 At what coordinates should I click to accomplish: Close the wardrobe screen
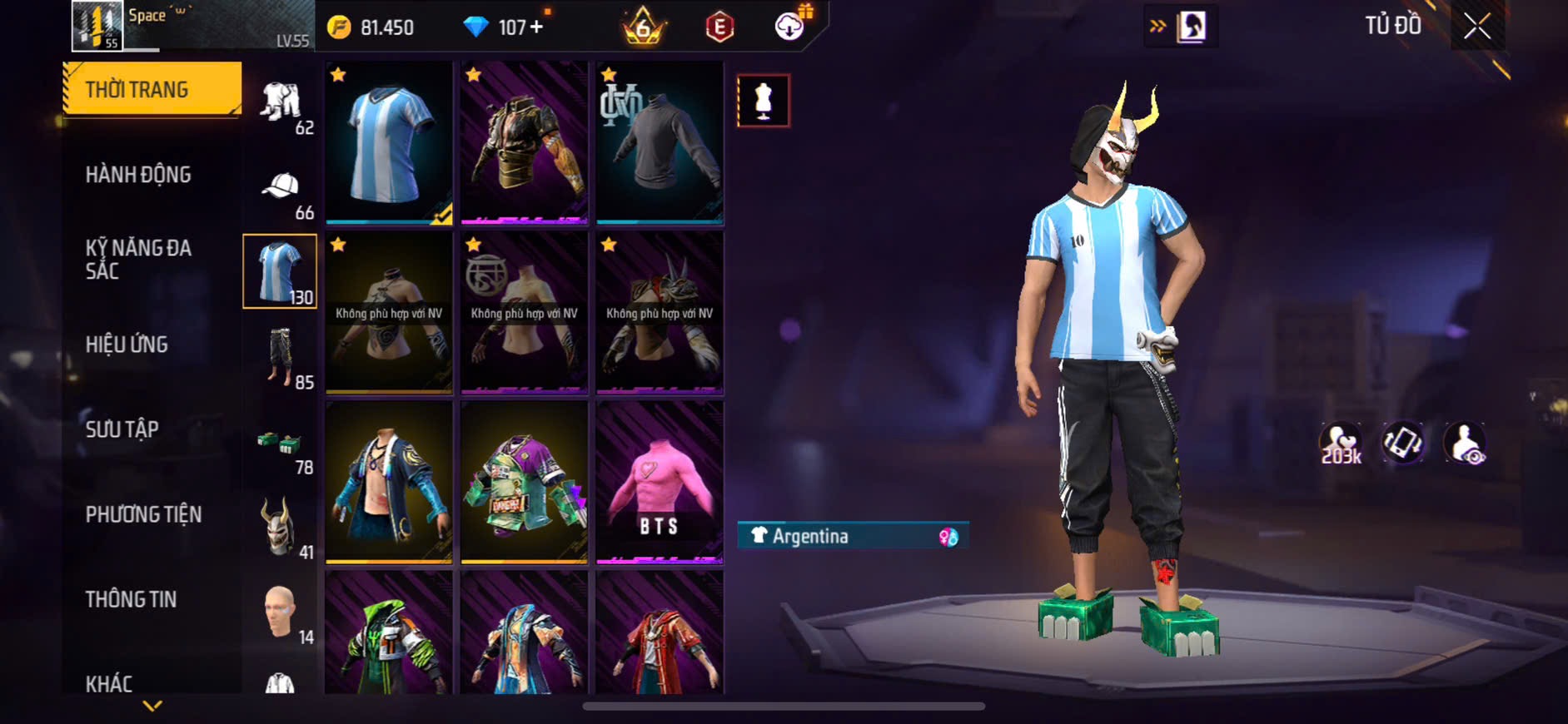pos(1477,27)
